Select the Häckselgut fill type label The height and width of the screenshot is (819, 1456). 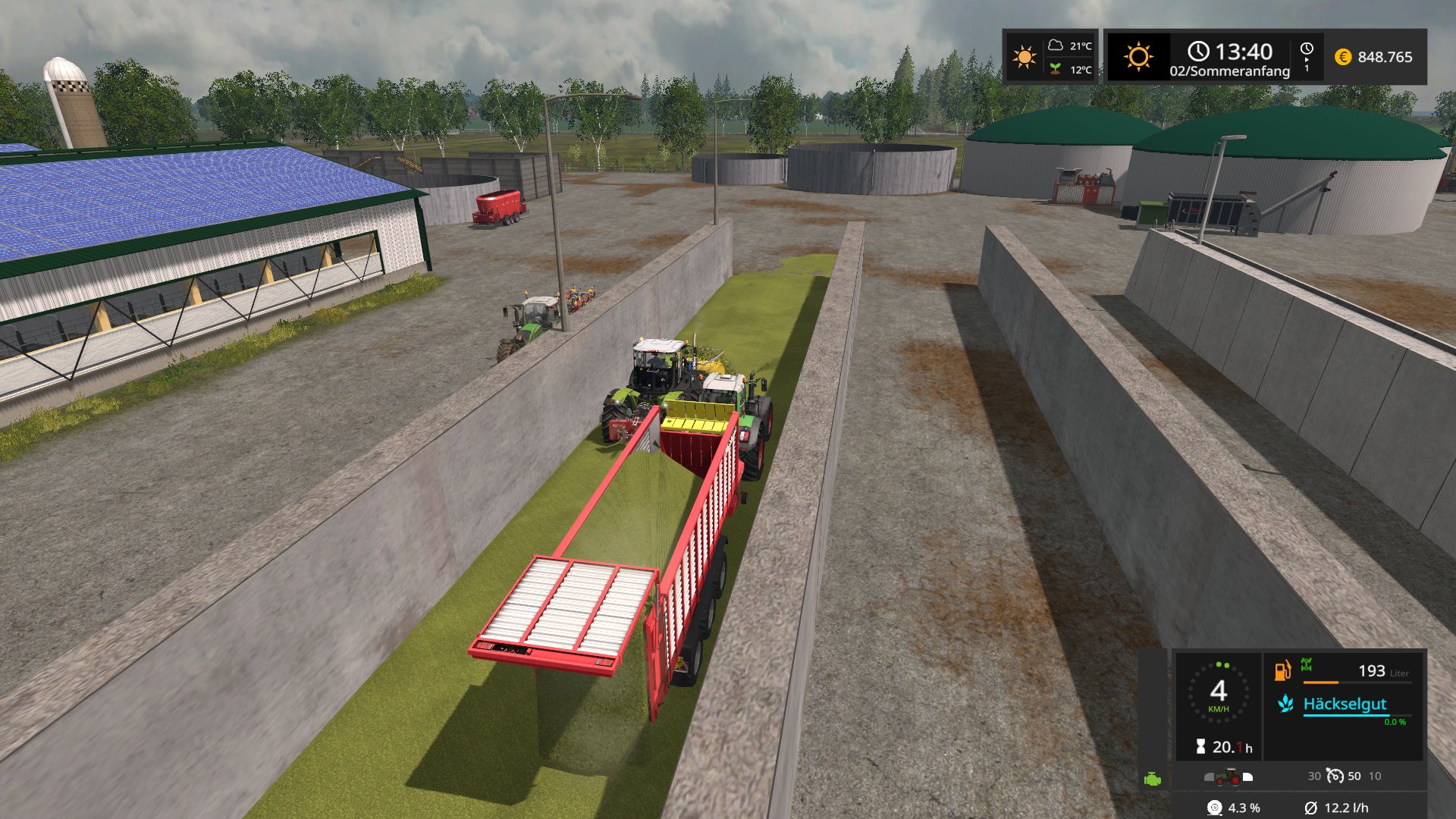pos(1345,704)
